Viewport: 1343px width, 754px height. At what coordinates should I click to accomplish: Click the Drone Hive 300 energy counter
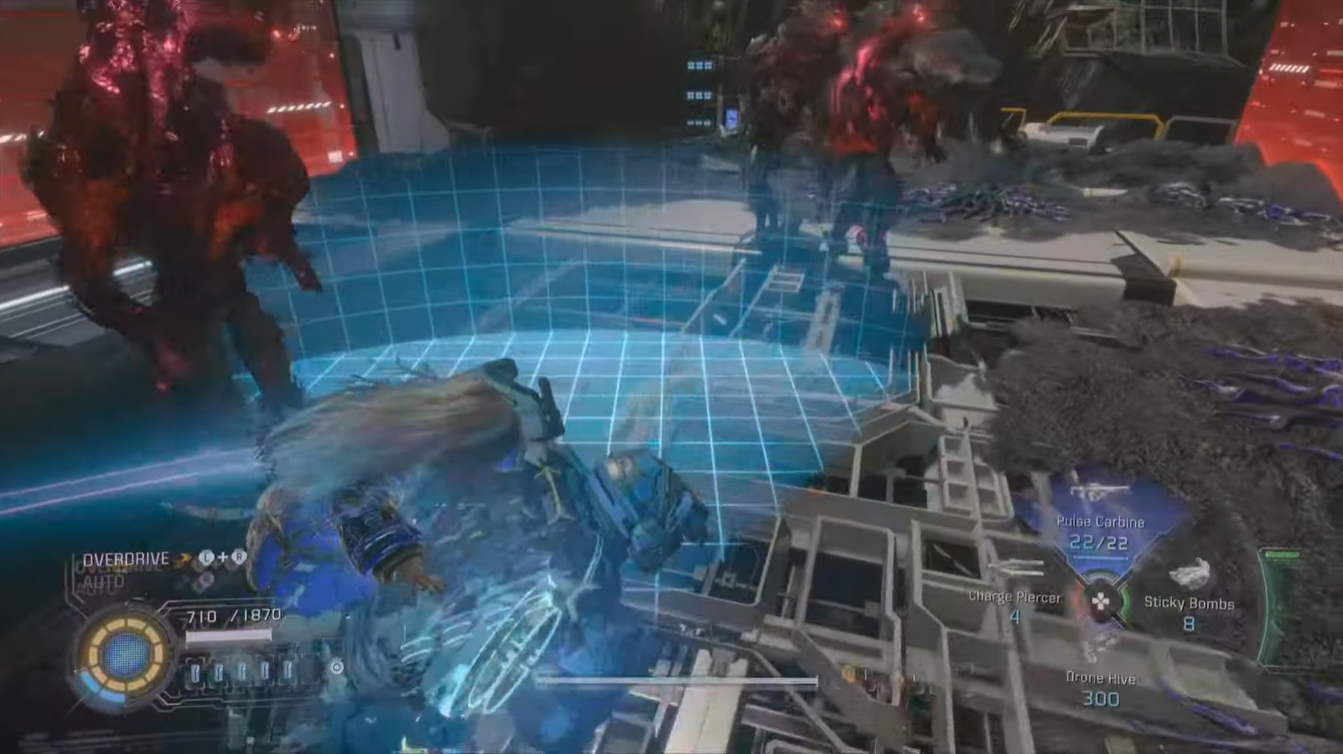point(1102,696)
